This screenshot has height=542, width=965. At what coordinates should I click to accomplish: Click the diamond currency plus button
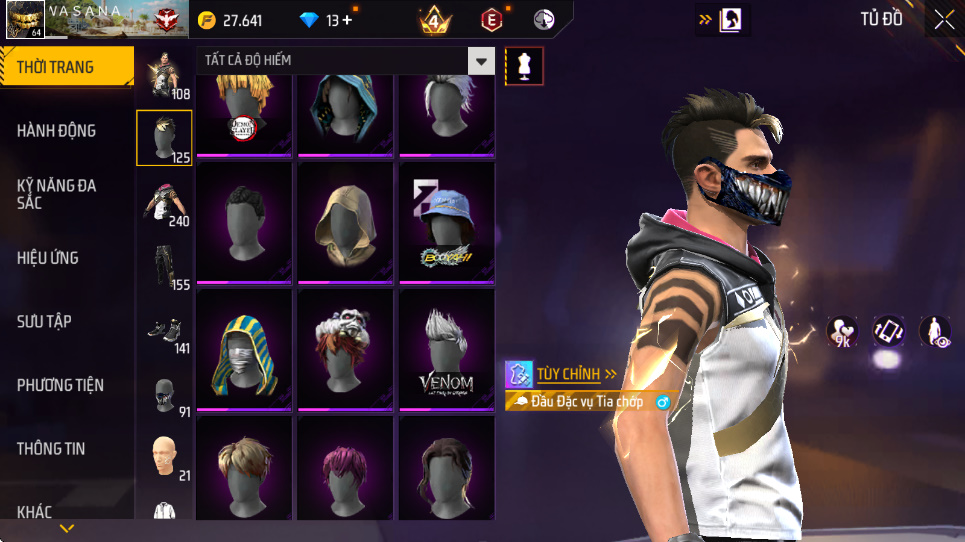click(x=346, y=20)
